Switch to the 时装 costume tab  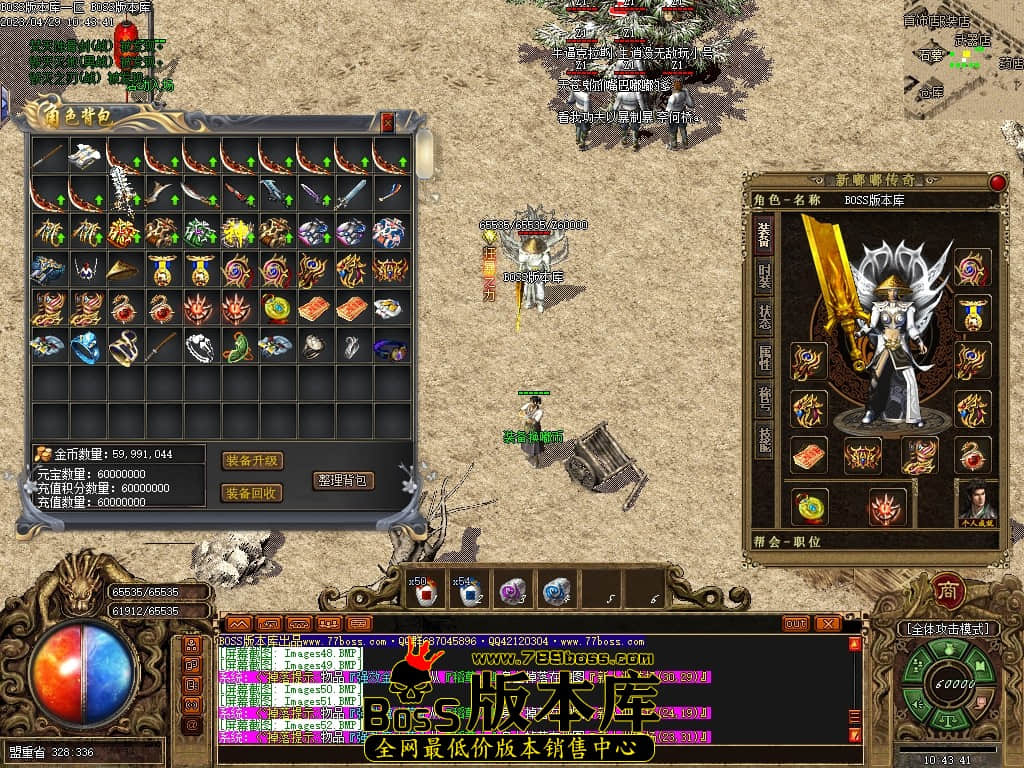coord(764,278)
